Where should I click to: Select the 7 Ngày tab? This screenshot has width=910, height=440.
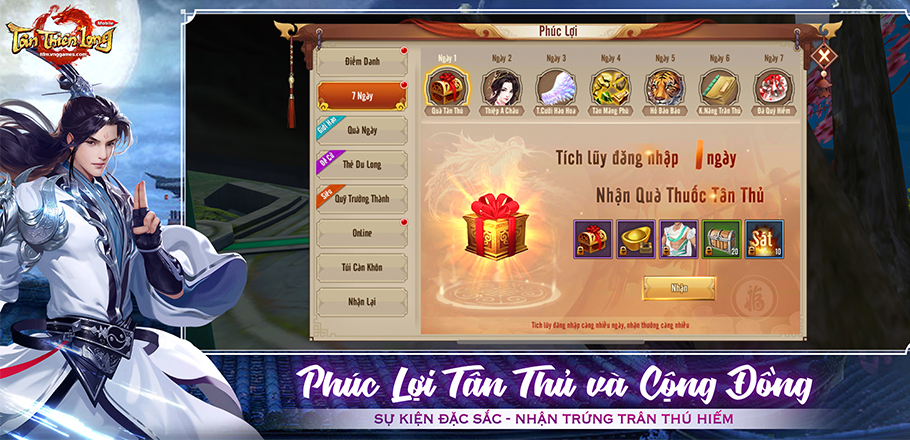361,97
